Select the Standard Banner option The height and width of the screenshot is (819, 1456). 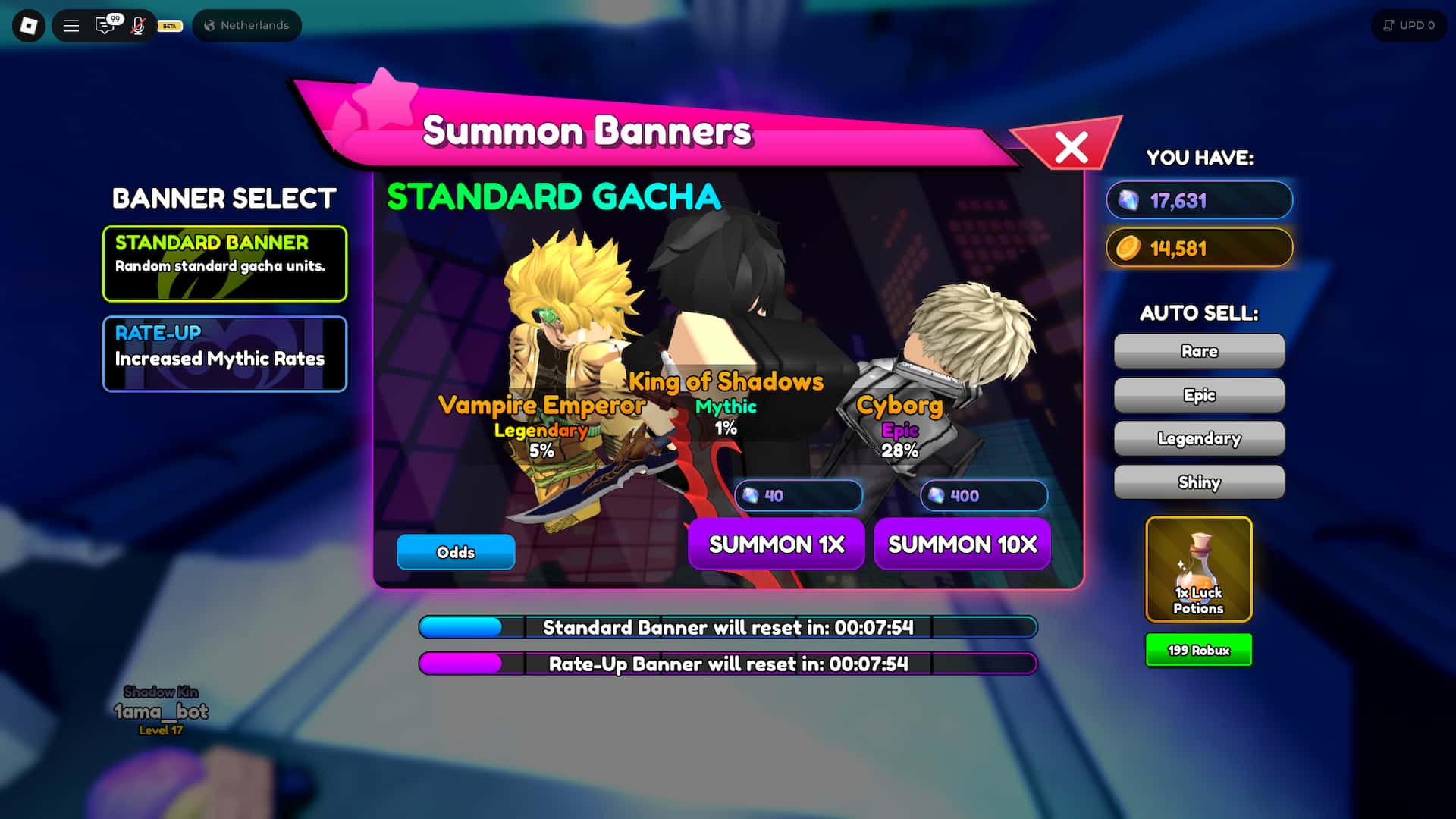point(224,263)
